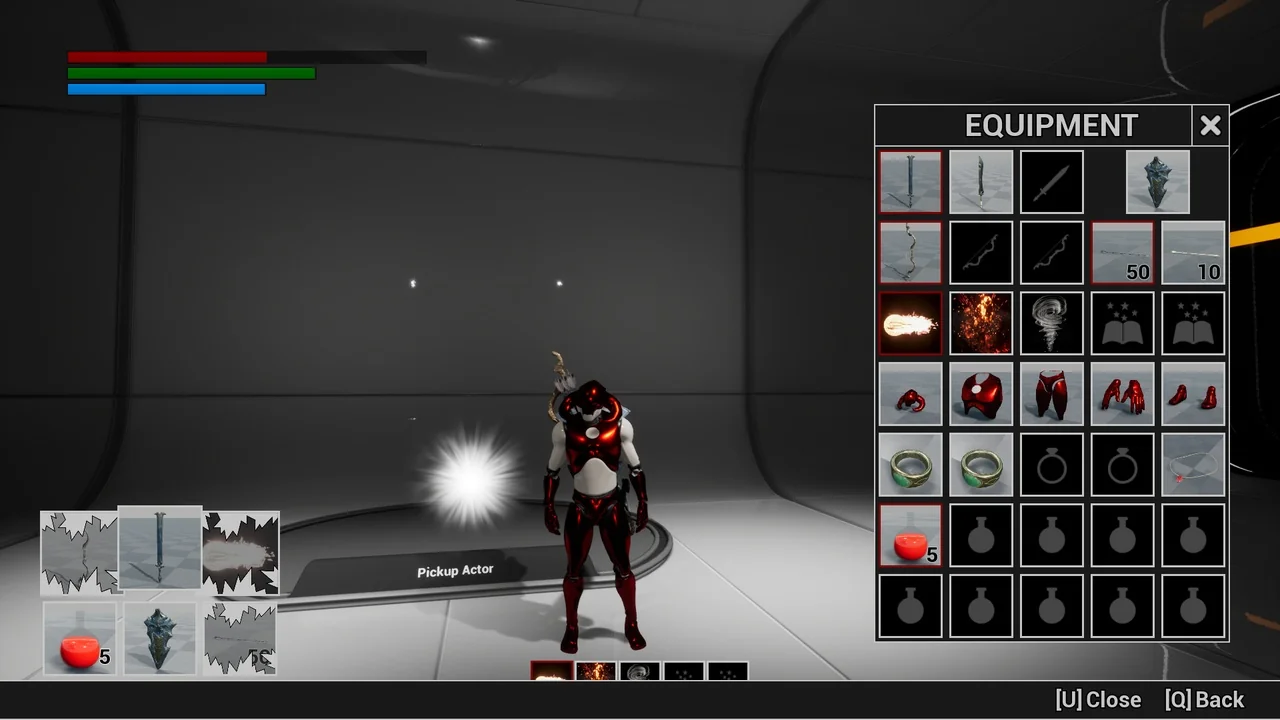Select the red boots slot

1193,394
